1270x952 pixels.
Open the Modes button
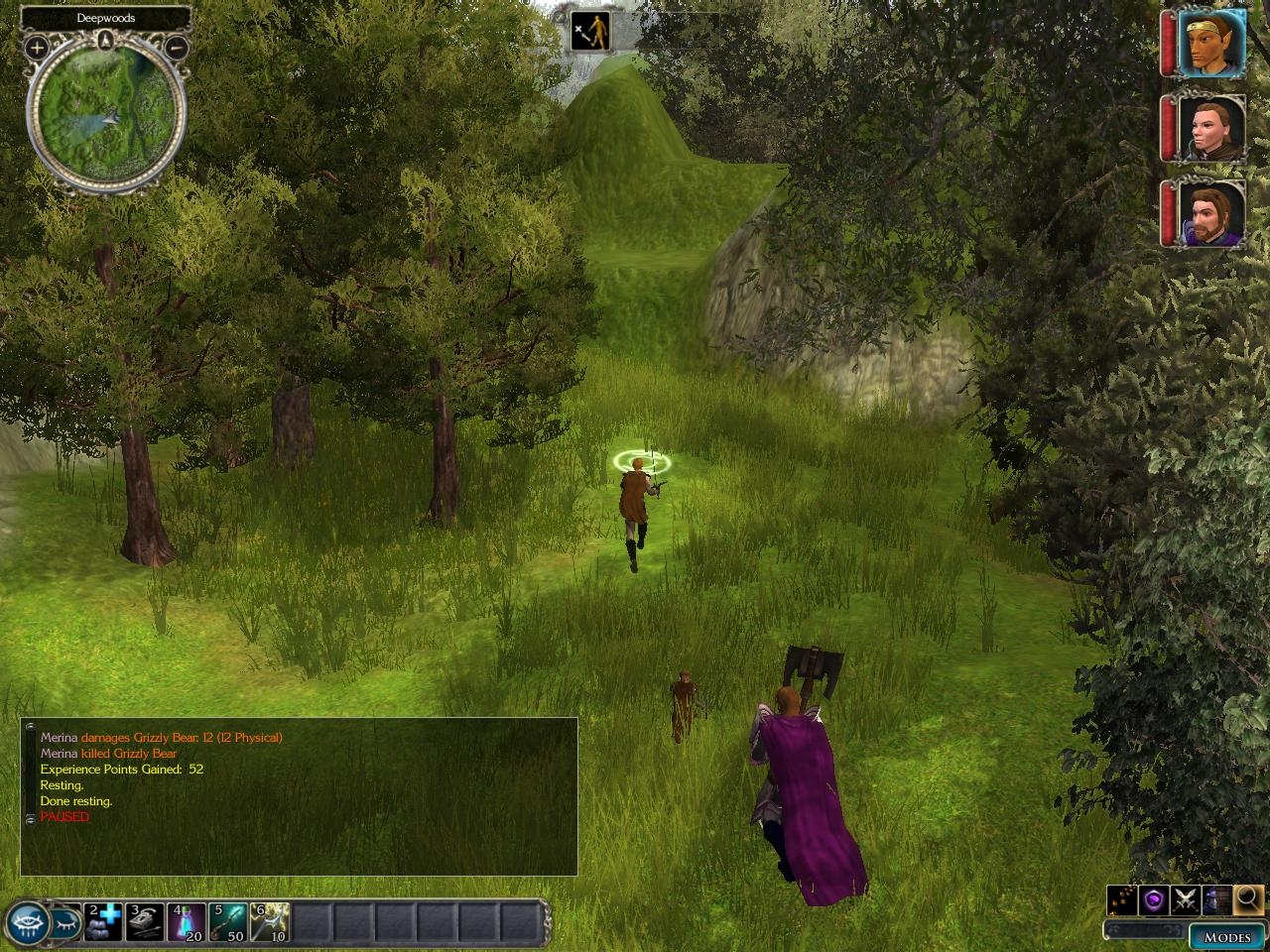[x=1226, y=936]
